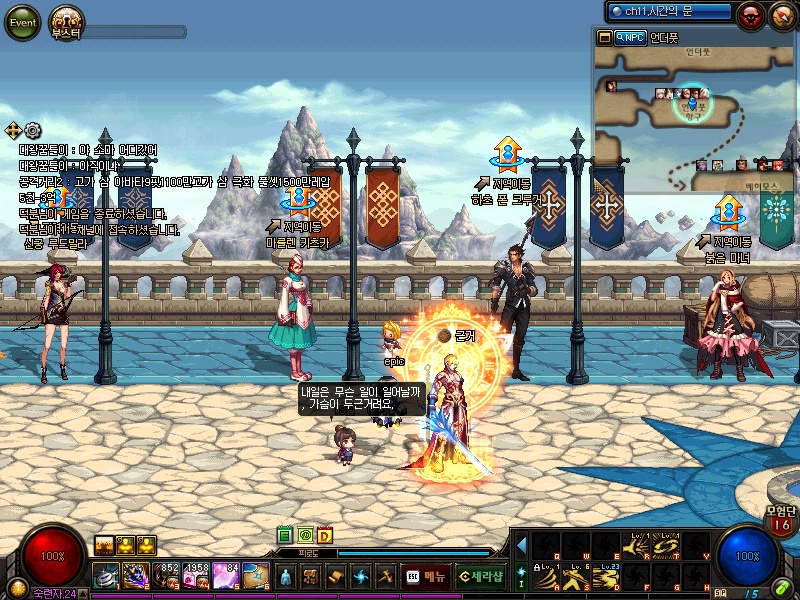Open the ESC 메뉴 menu button
Screen dimensions: 800x600
tap(427, 576)
